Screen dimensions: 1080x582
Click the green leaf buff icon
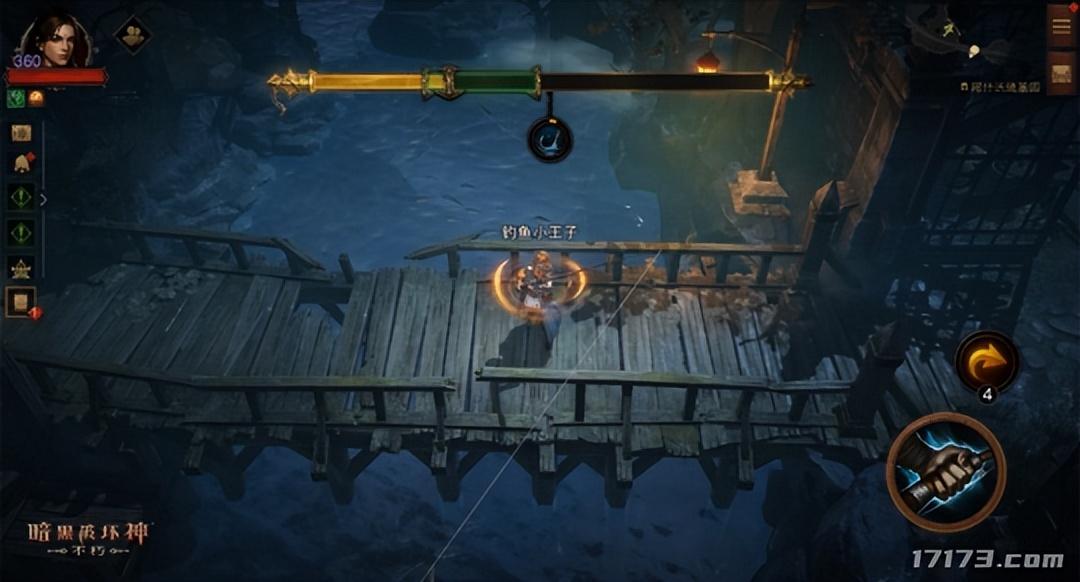(16, 97)
